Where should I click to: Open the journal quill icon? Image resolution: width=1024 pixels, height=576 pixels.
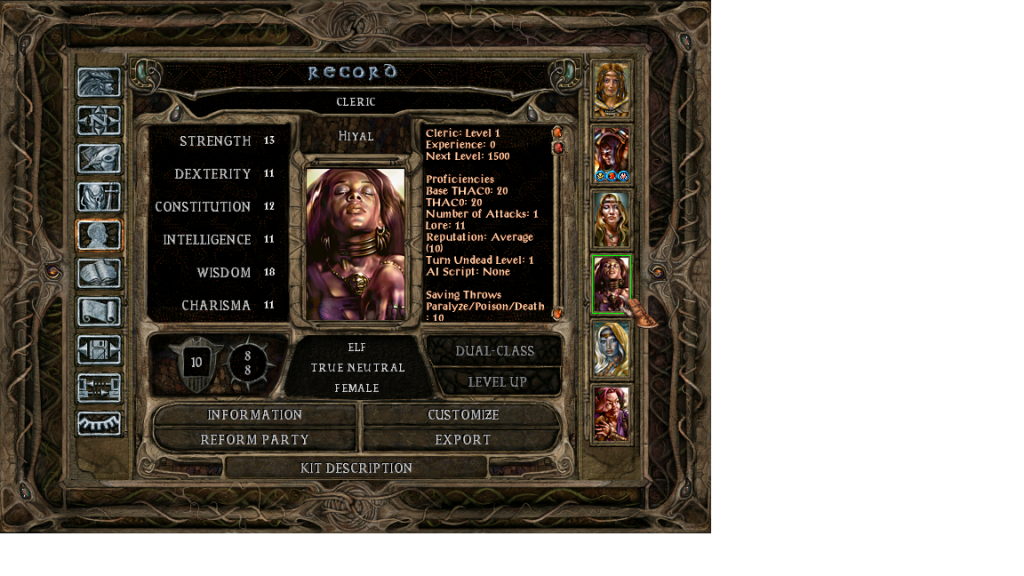99,158
